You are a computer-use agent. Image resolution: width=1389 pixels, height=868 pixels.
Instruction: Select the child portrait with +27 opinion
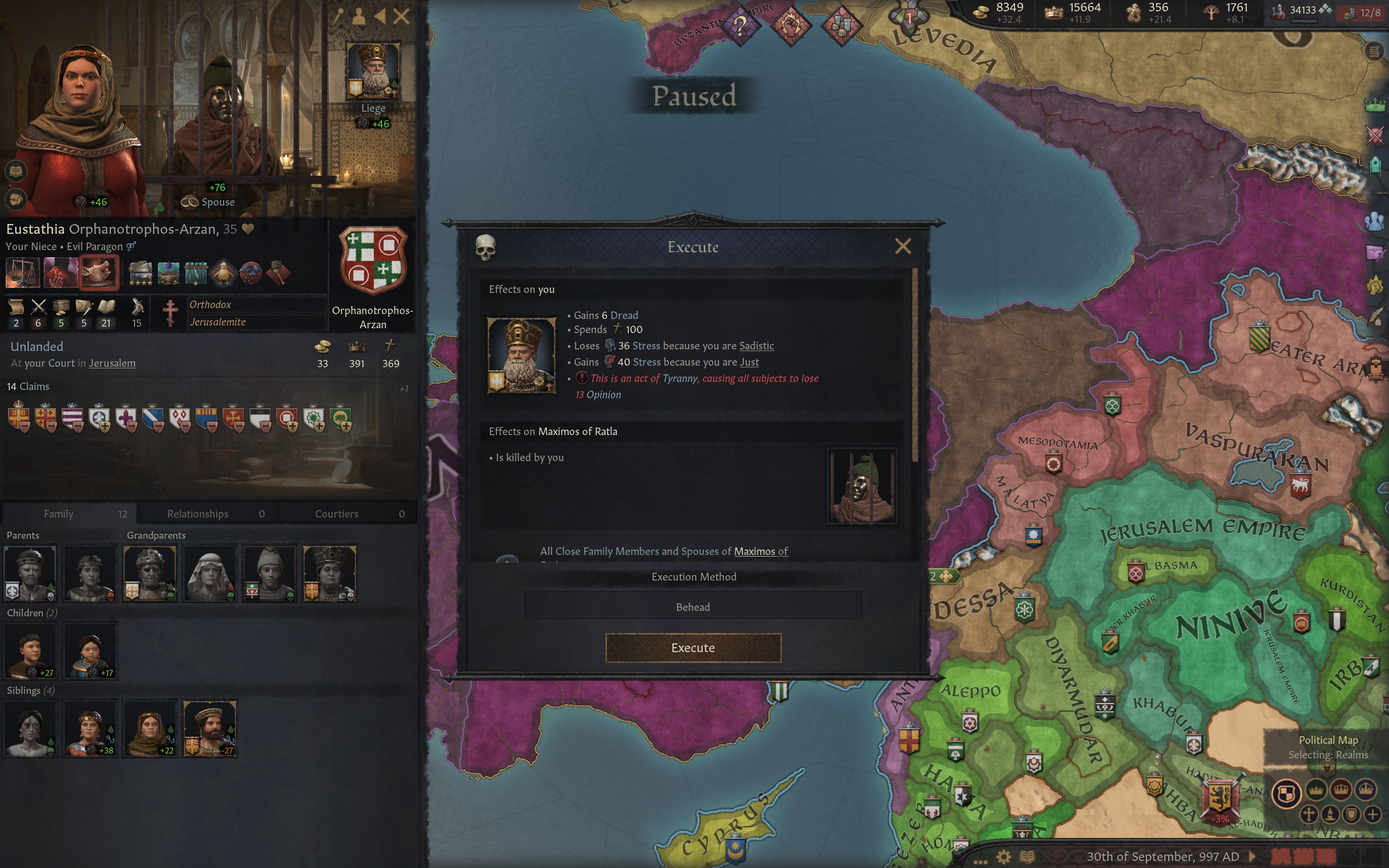click(x=30, y=650)
